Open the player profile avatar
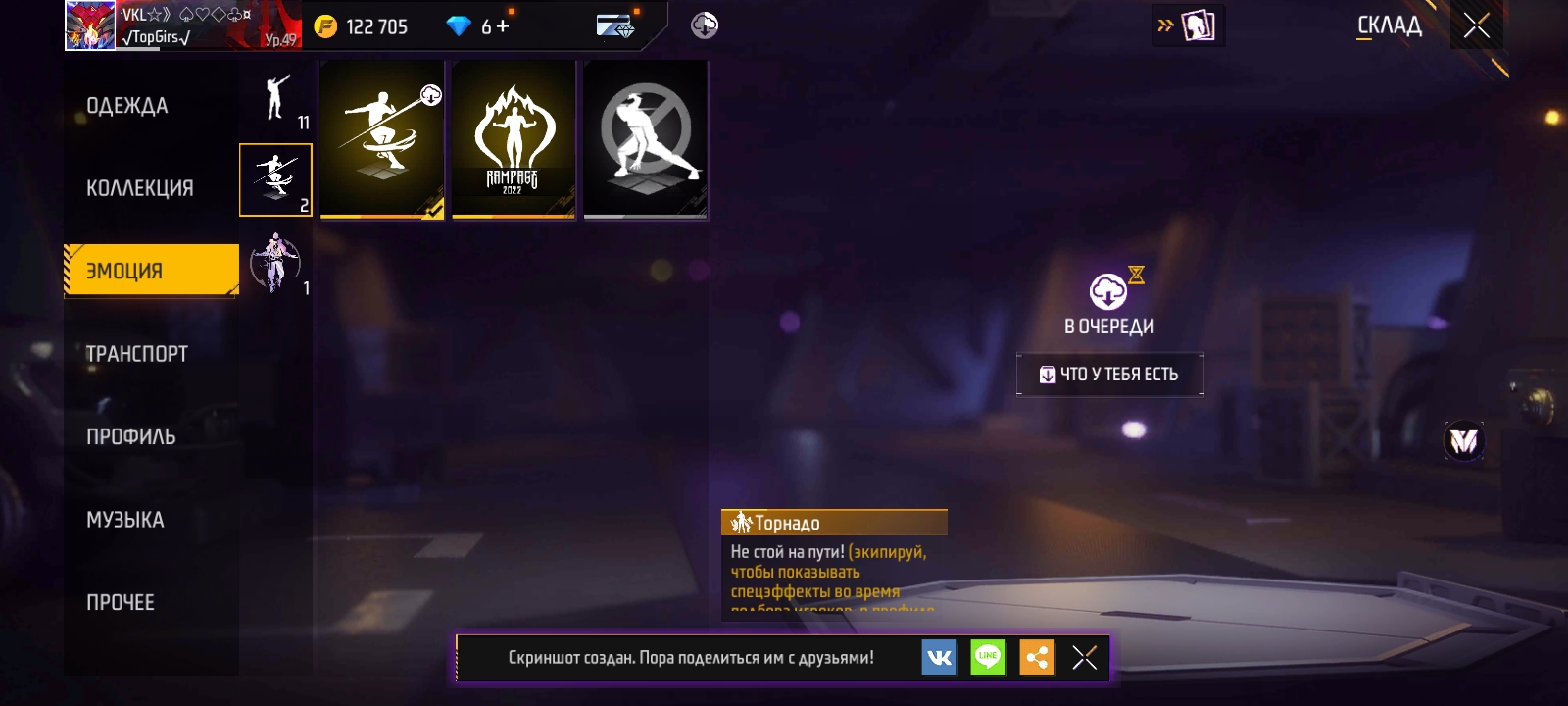Screen dimensions: 1568x706 (x=89, y=25)
